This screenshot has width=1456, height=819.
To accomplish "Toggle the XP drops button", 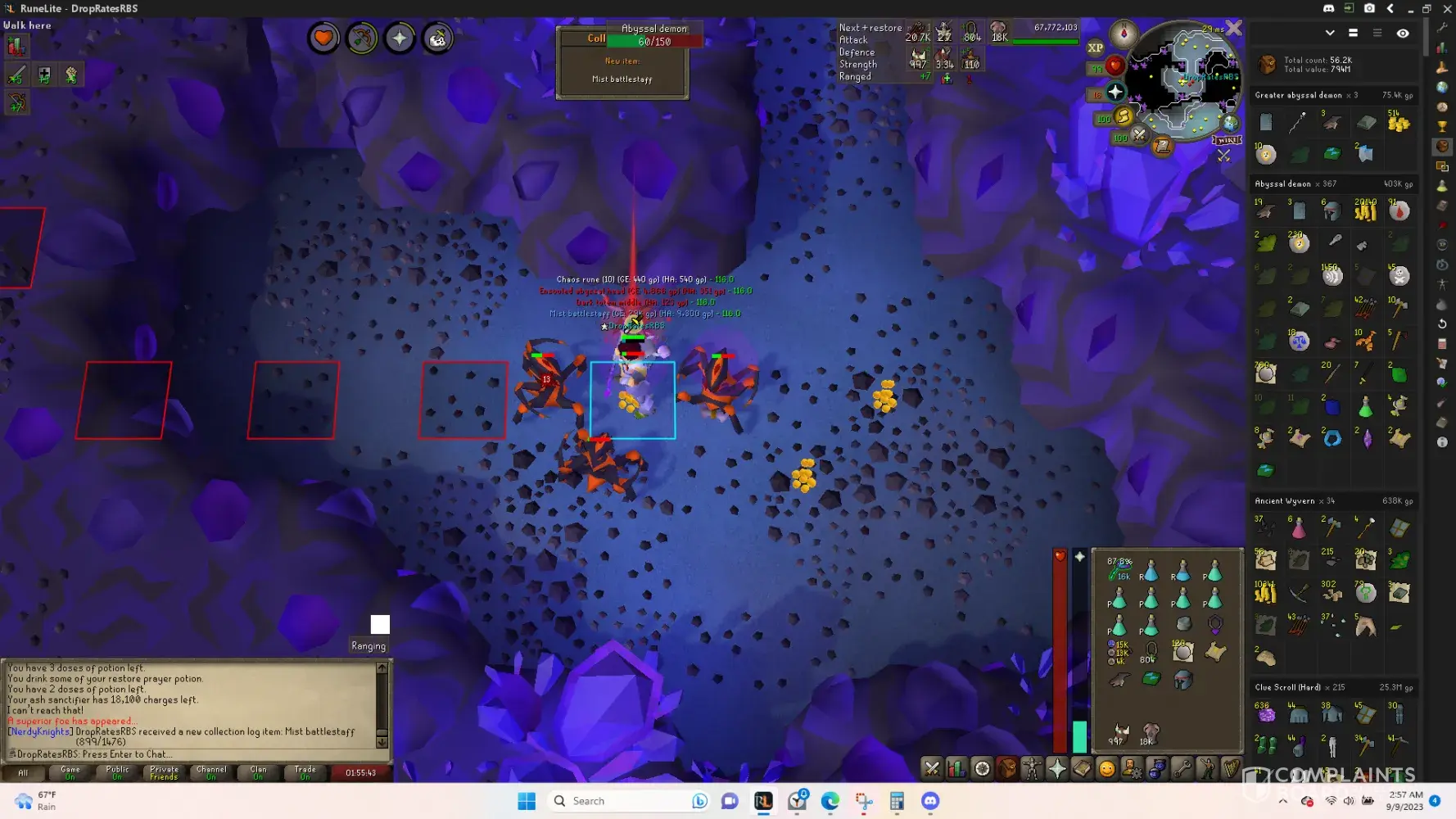I will (x=1095, y=48).
